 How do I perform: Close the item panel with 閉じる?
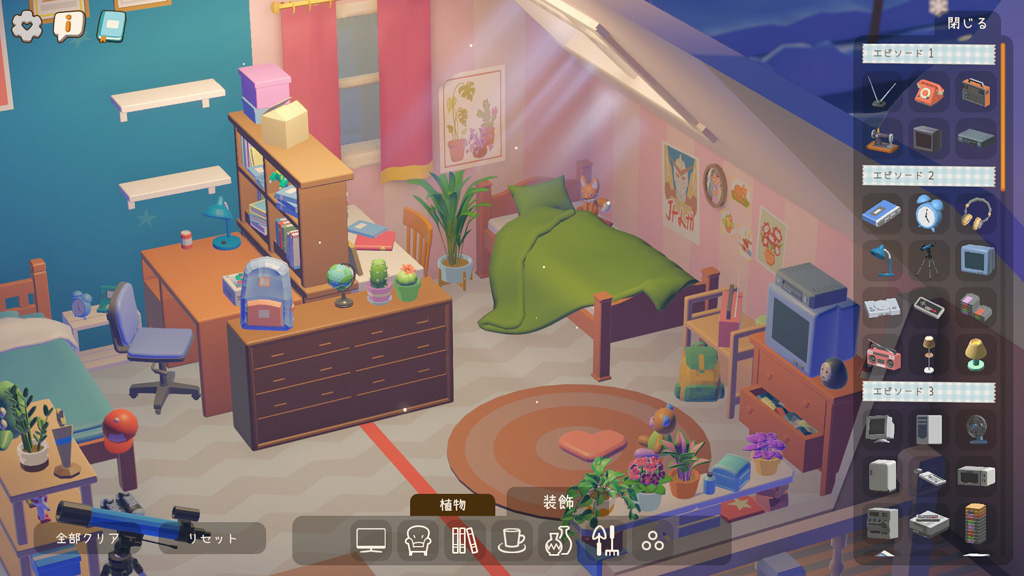(967, 23)
